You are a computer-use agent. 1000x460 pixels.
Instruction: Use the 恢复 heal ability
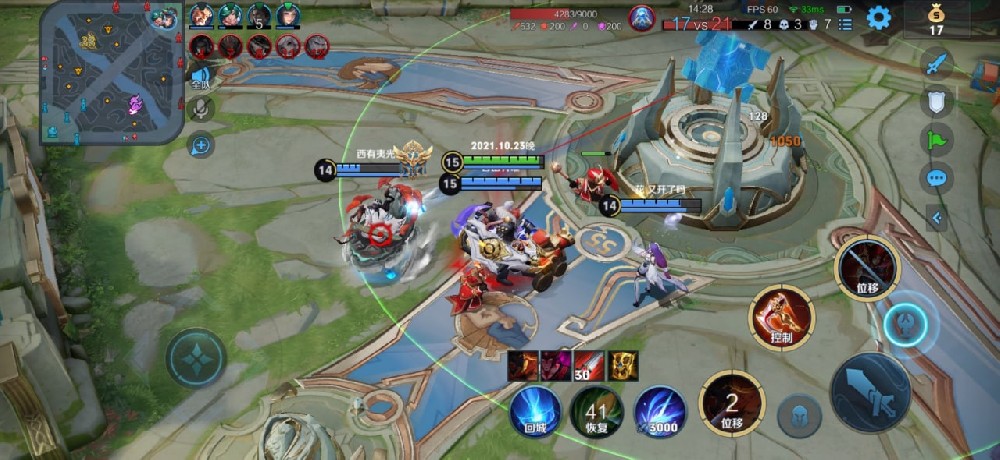point(597,411)
